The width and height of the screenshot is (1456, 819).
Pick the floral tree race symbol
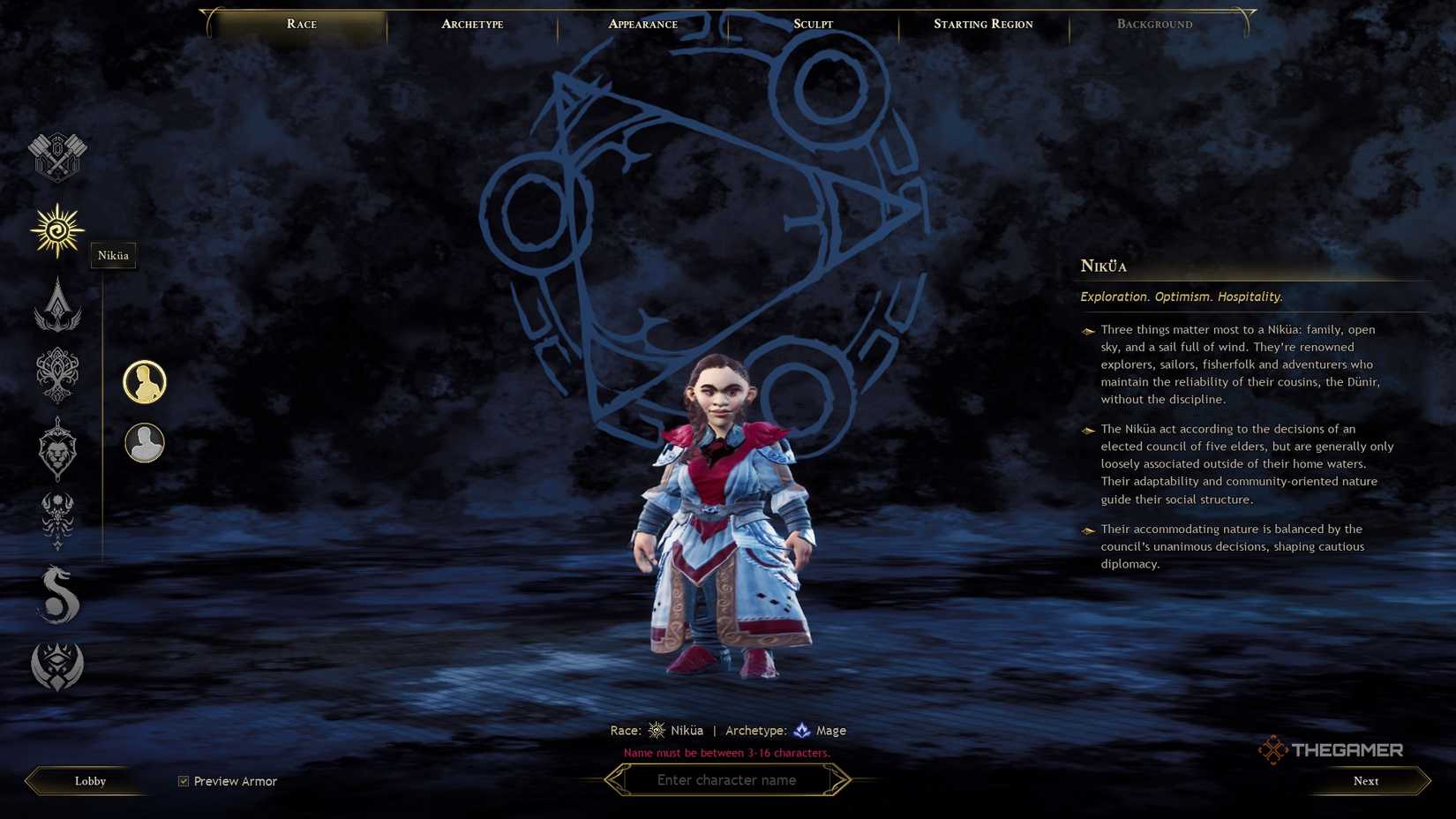pos(56,375)
